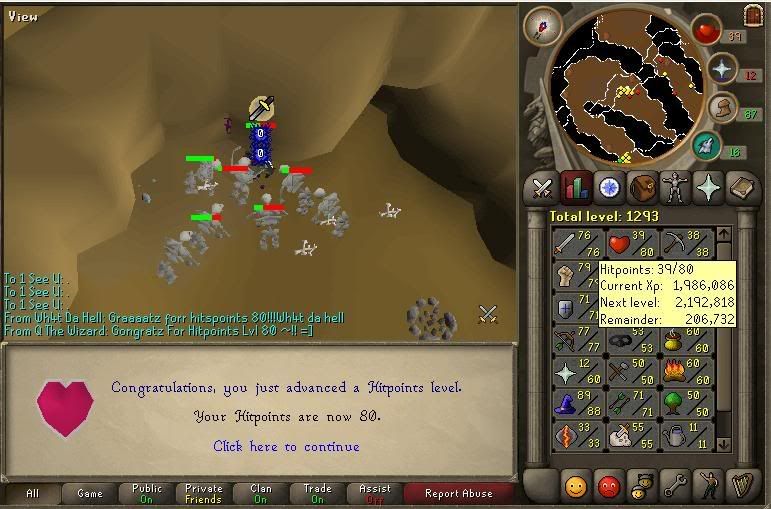Click the compass beside the minimap
Image resolution: width=771 pixels, height=509 pixels.
click(x=543, y=27)
